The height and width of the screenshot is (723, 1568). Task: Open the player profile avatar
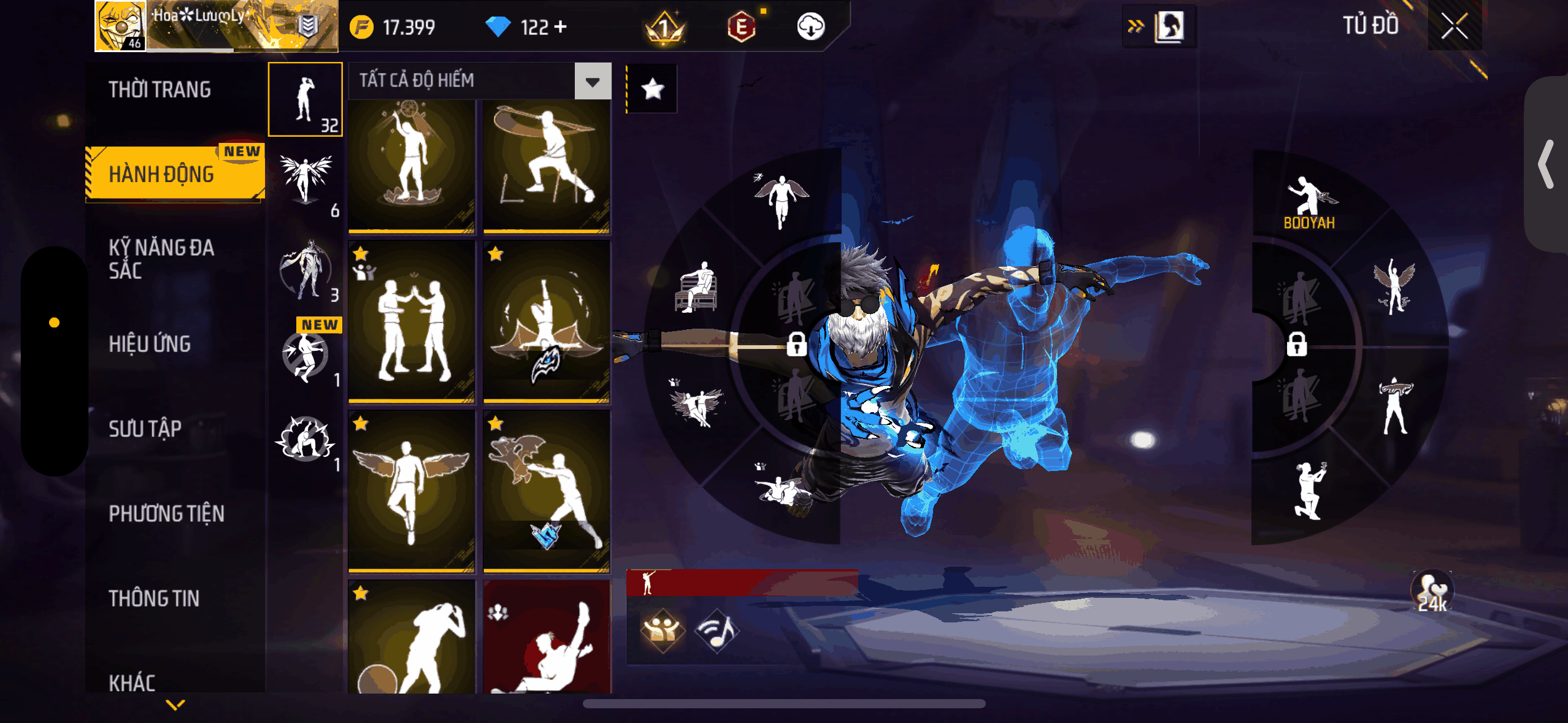pyautogui.click(x=120, y=26)
